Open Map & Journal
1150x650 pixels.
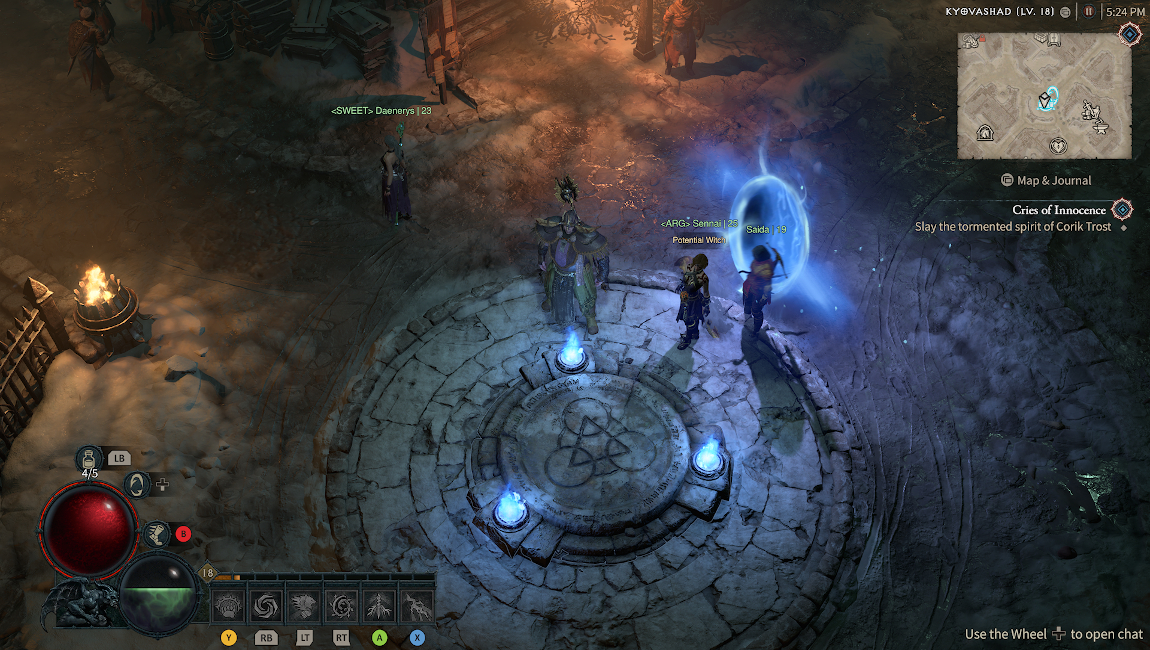1045,181
